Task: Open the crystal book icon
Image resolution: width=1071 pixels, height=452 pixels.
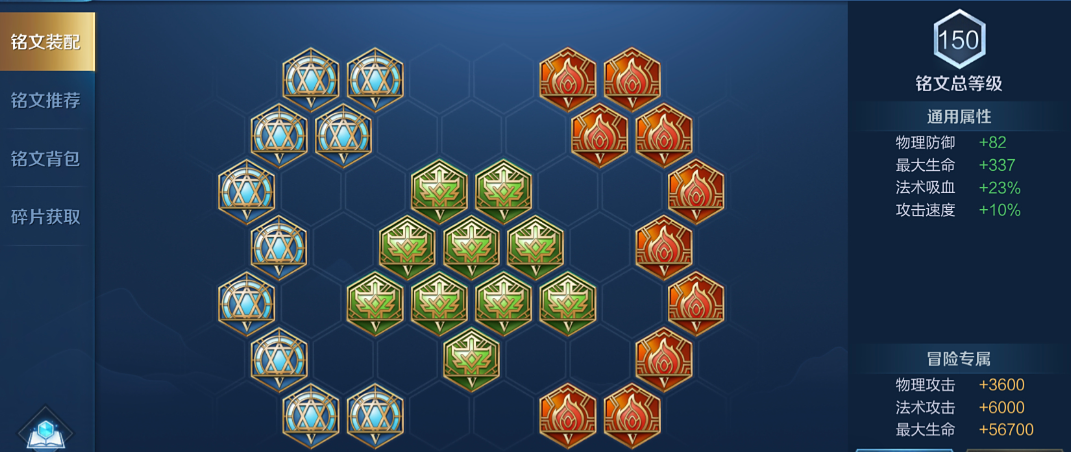Action: pyautogui.click(x=45, y=432)
